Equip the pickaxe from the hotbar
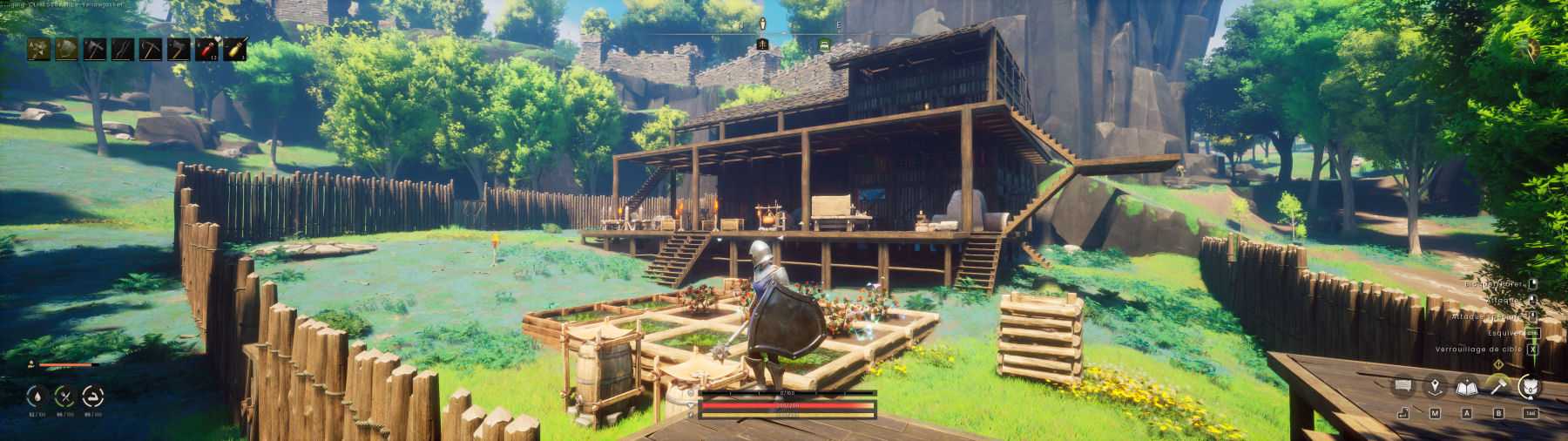 (151, 49)
